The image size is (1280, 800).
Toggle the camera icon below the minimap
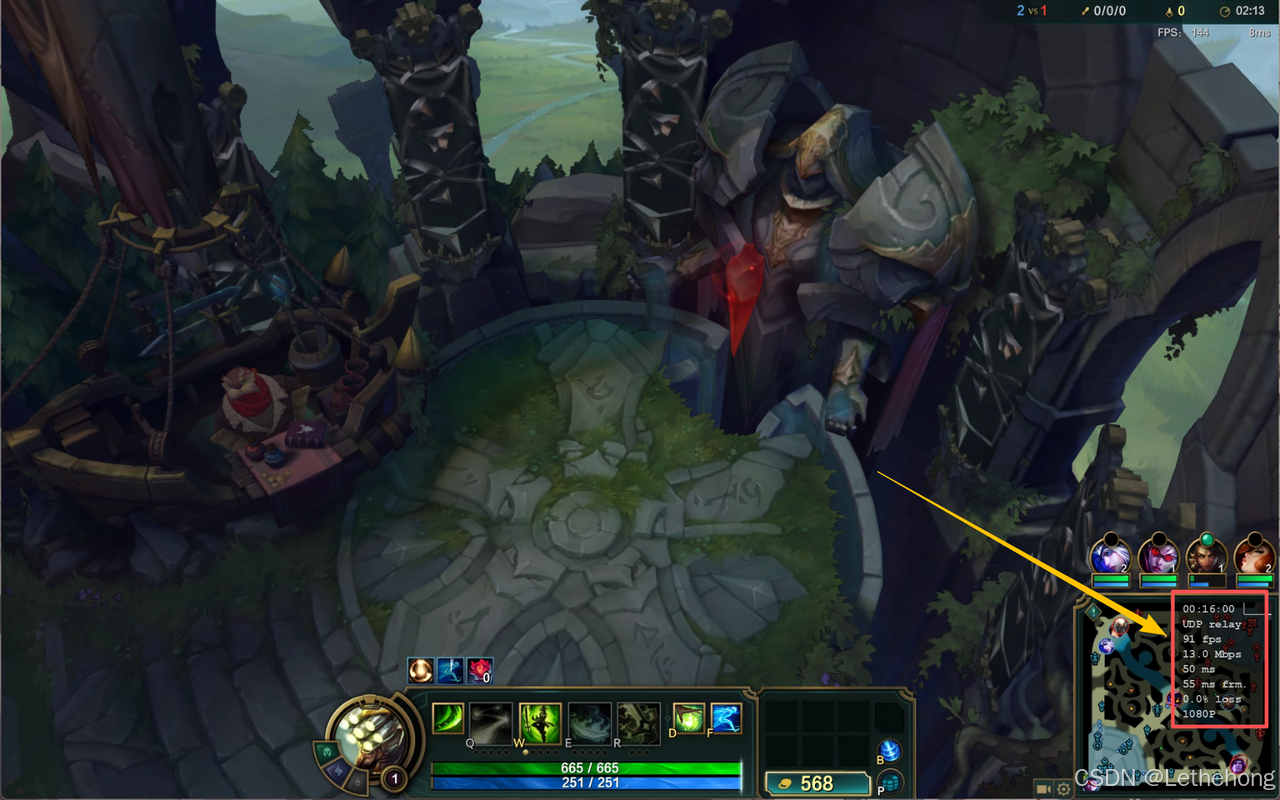tap(1044, 789)
